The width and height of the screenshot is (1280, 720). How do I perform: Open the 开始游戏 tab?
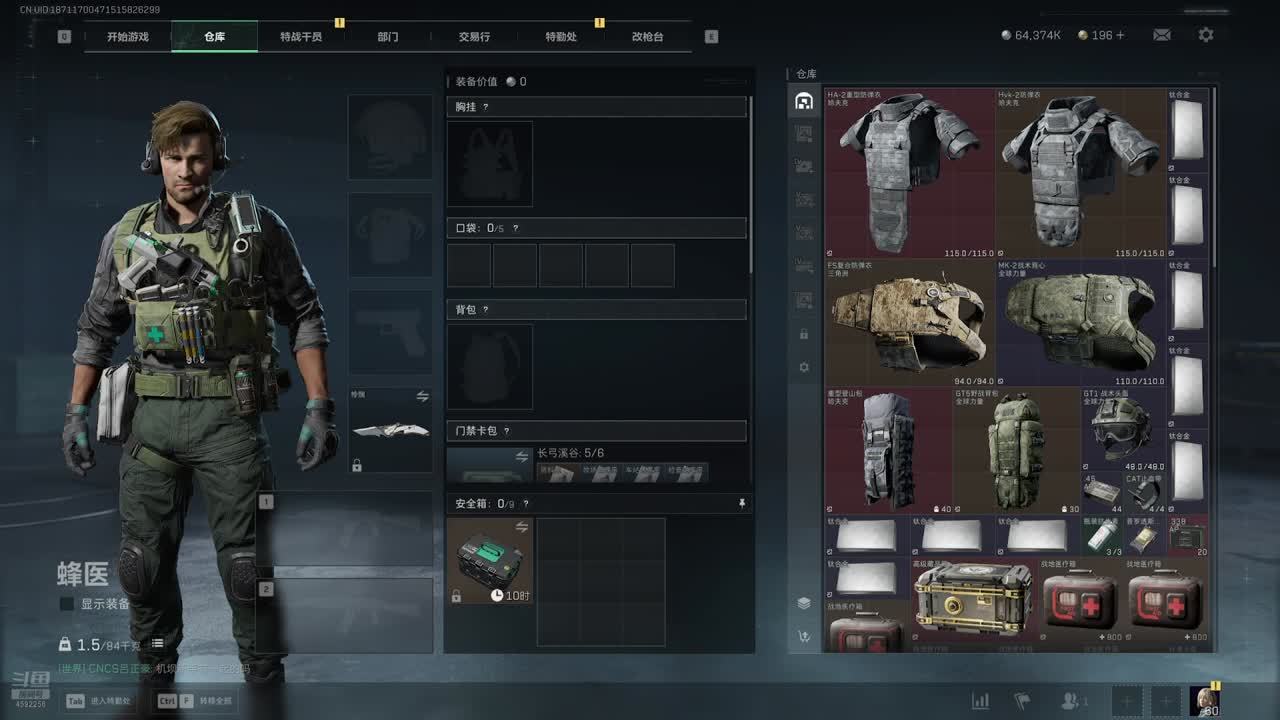[x=128, y=37]
